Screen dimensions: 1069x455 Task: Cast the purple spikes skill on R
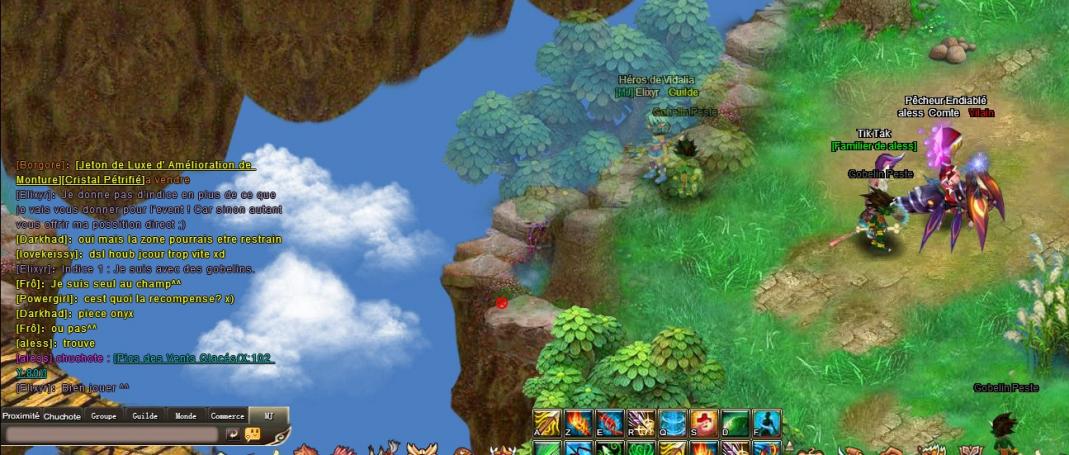pyautogui.click(x=641, y=422)
